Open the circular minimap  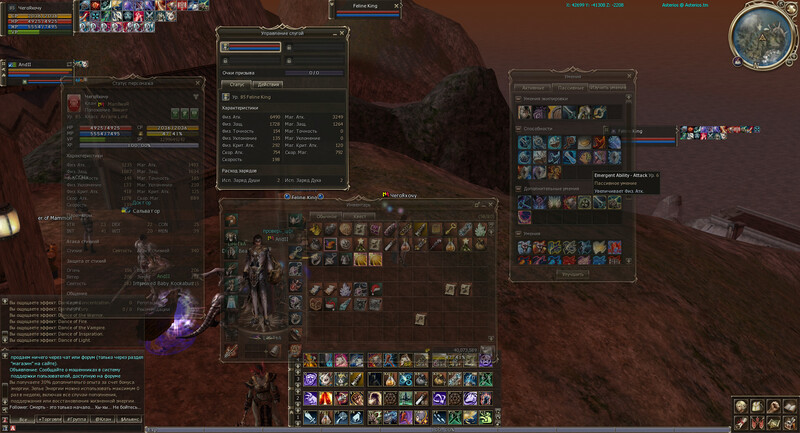click(763, 35)
